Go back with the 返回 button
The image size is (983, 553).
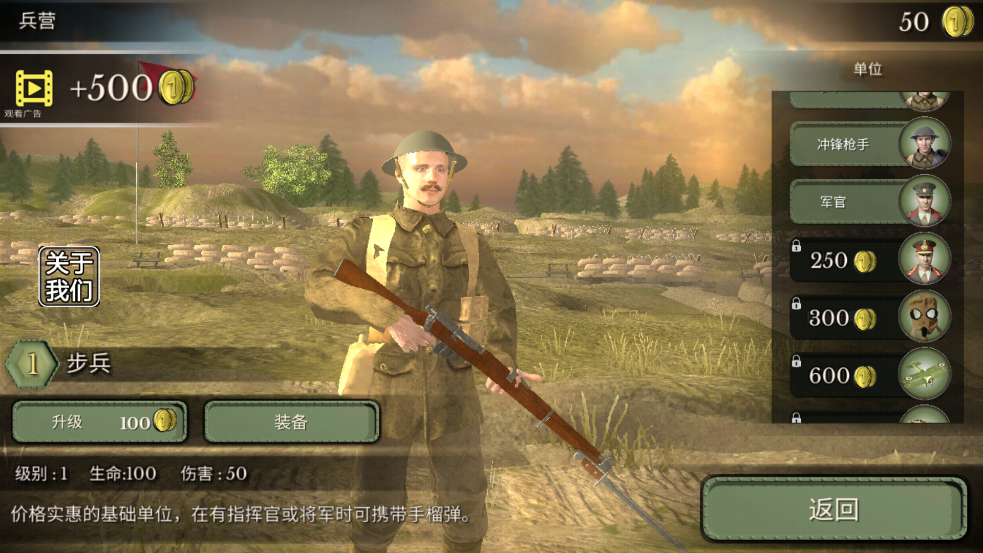coord(833,509)
